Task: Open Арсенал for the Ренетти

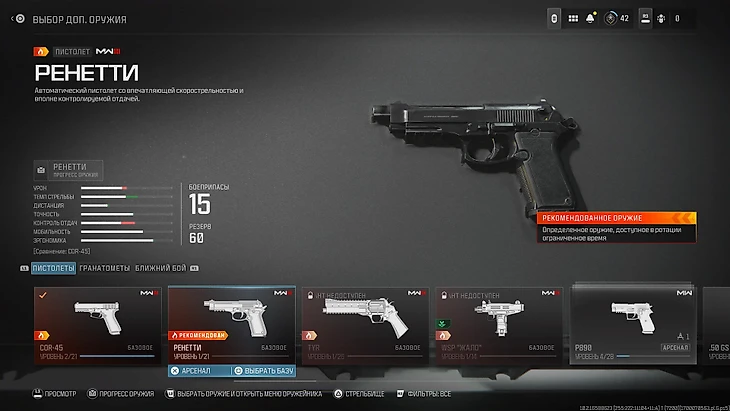Action: point(199,371)
